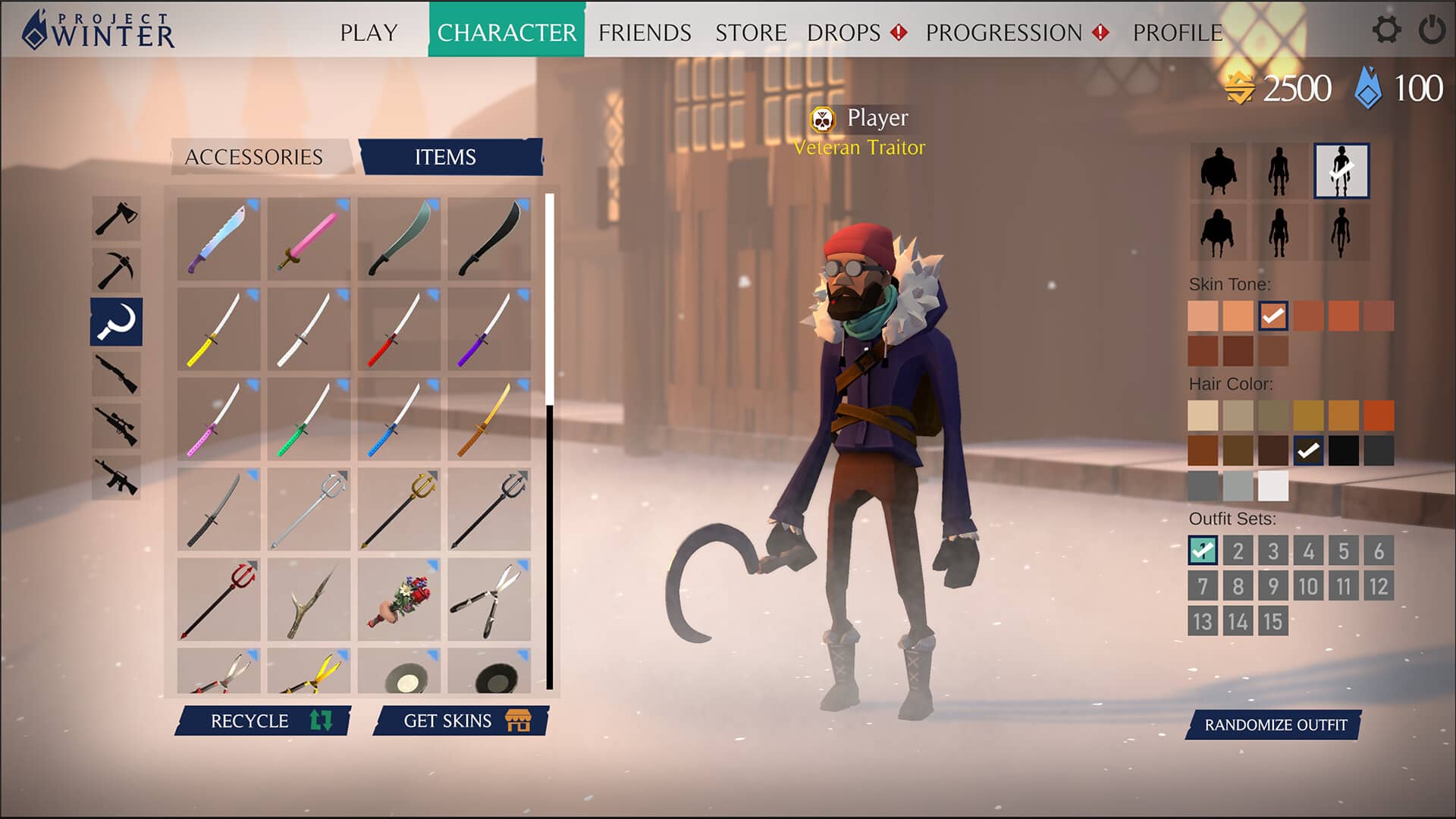Click the RECYCLE button
This screenshot has width=1456, height=819.
click(263, 720)
